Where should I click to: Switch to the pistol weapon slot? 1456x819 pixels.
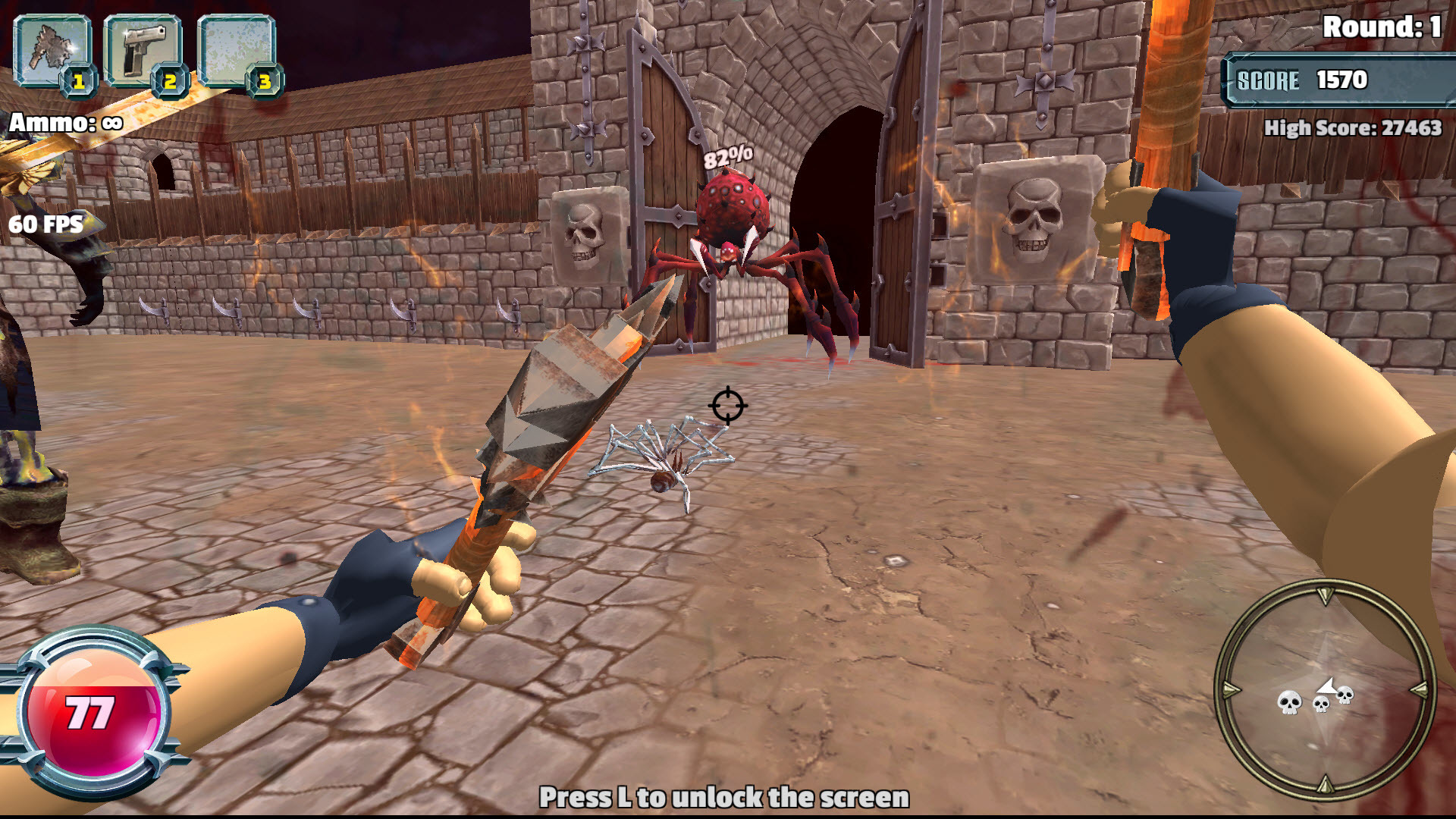pyautogui.click(x=143, y=52)
